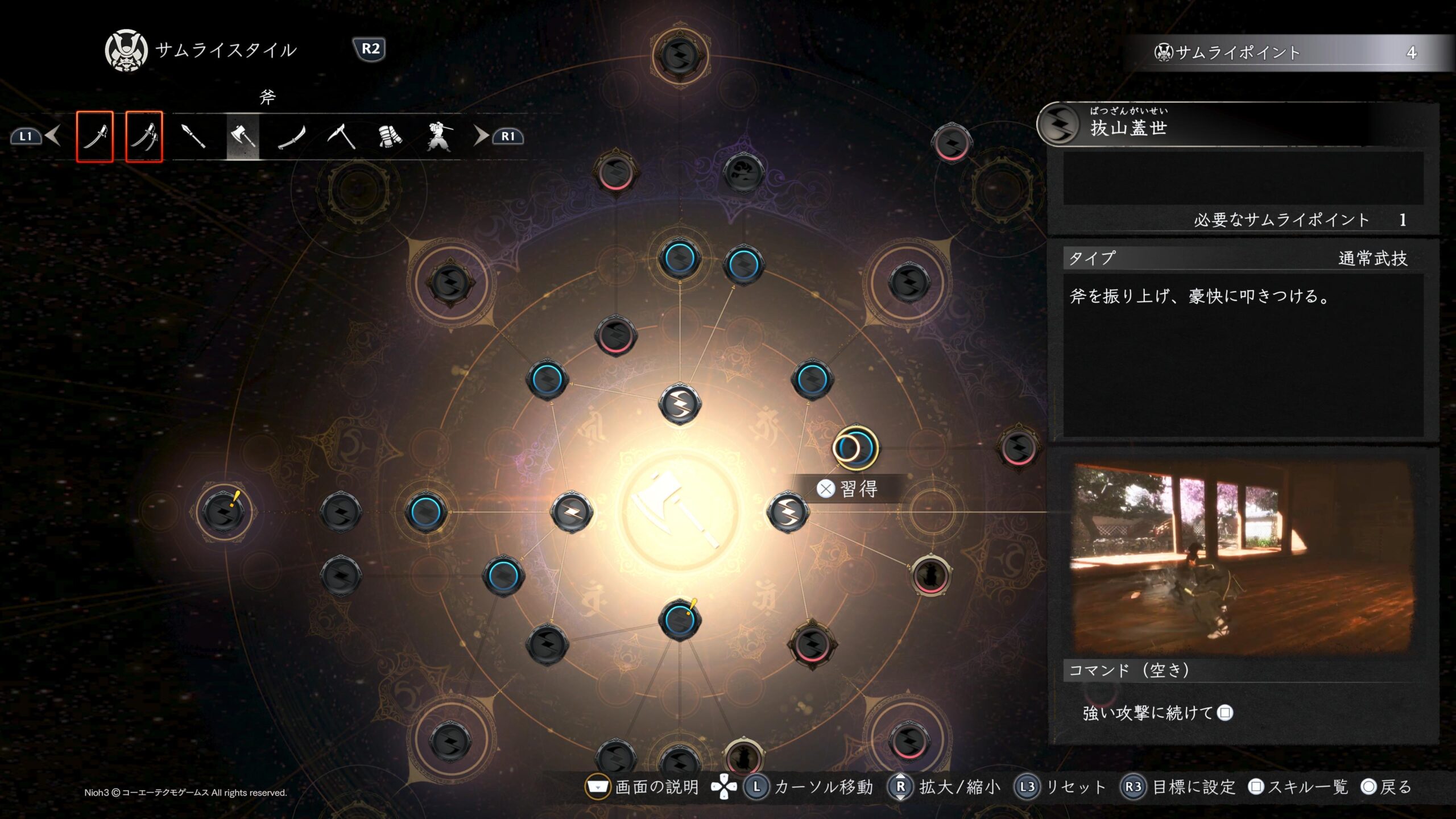The width and height of the screenshot is (1456, 819).
Task: Show the 画面の説明 screen explanation
Action: 644,787
